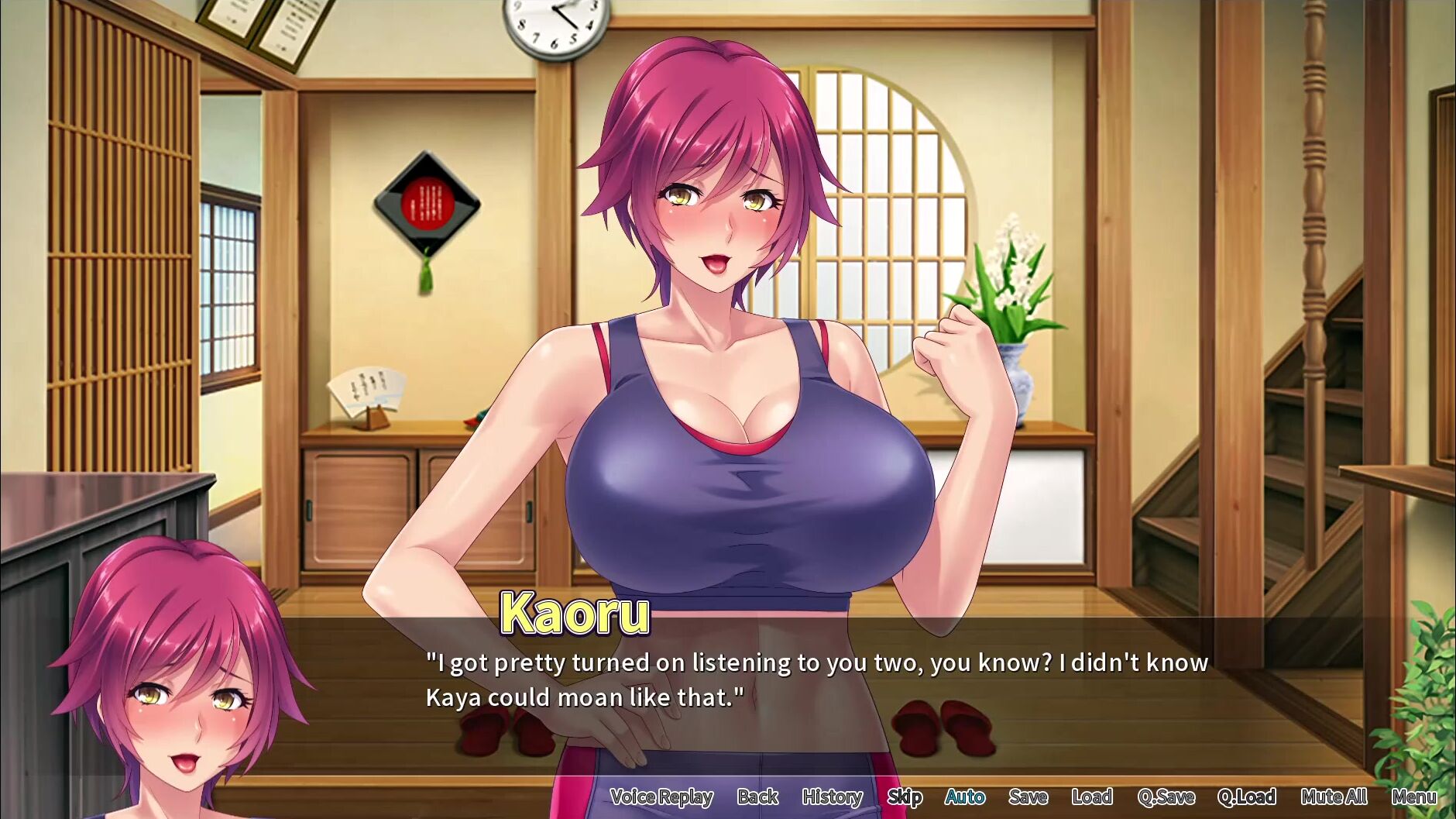This screenshot has height=819, width=1456.
Task: Open the Load game screen
Action: 1092,797
